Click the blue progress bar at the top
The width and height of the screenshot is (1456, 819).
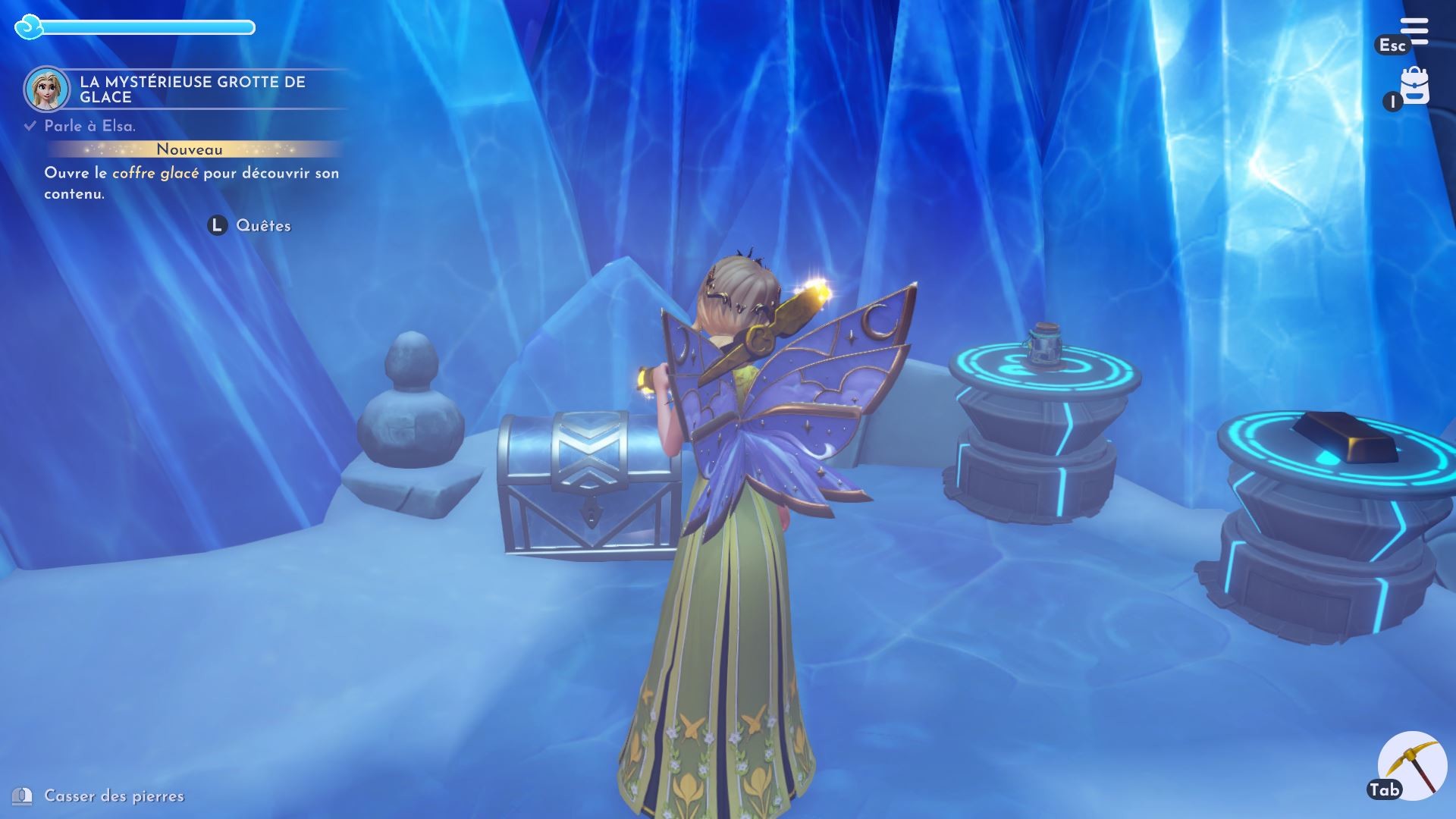click(x=148, y=27)
